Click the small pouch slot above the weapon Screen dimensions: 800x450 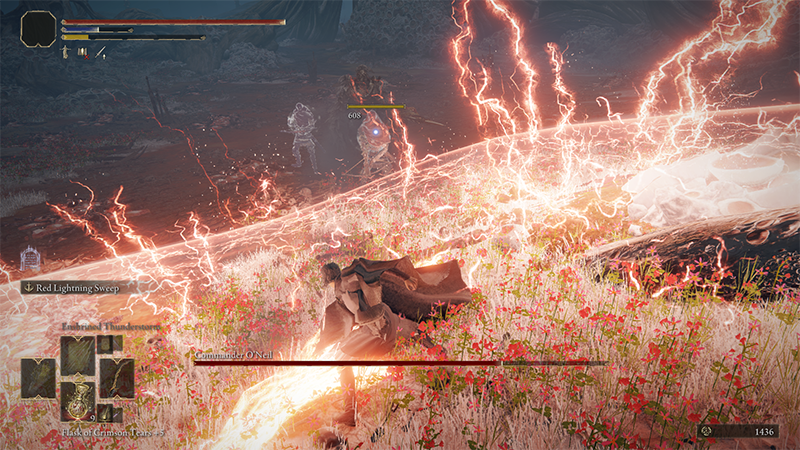pos(109,344)
